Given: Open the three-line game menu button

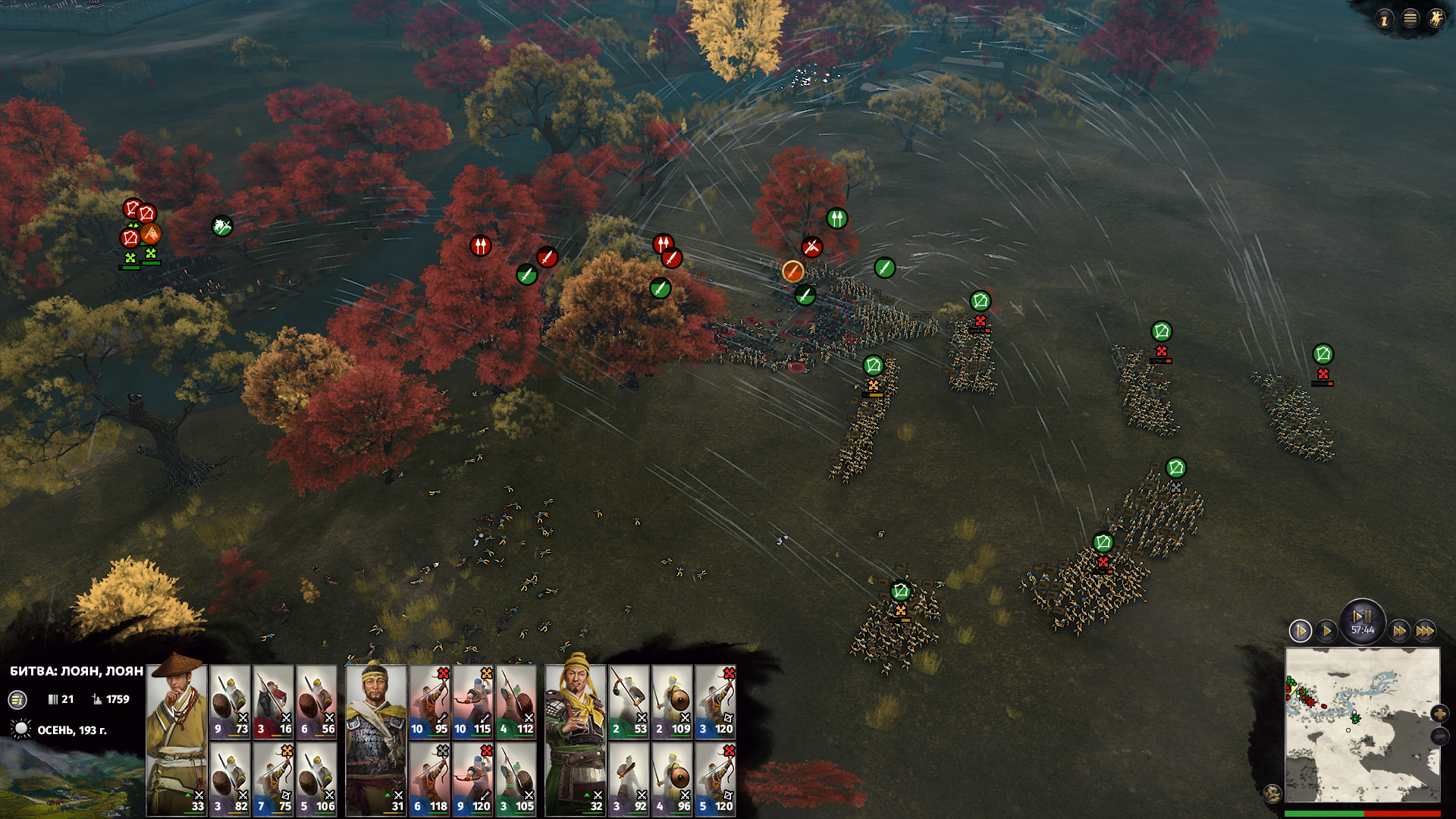Looking at the screenshot, I should click(x=1410, y=19).
